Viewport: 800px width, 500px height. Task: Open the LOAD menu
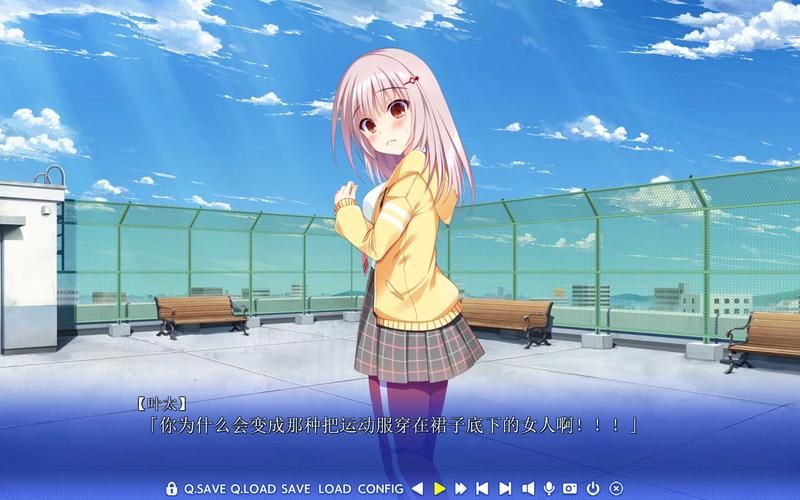[335, 488]
